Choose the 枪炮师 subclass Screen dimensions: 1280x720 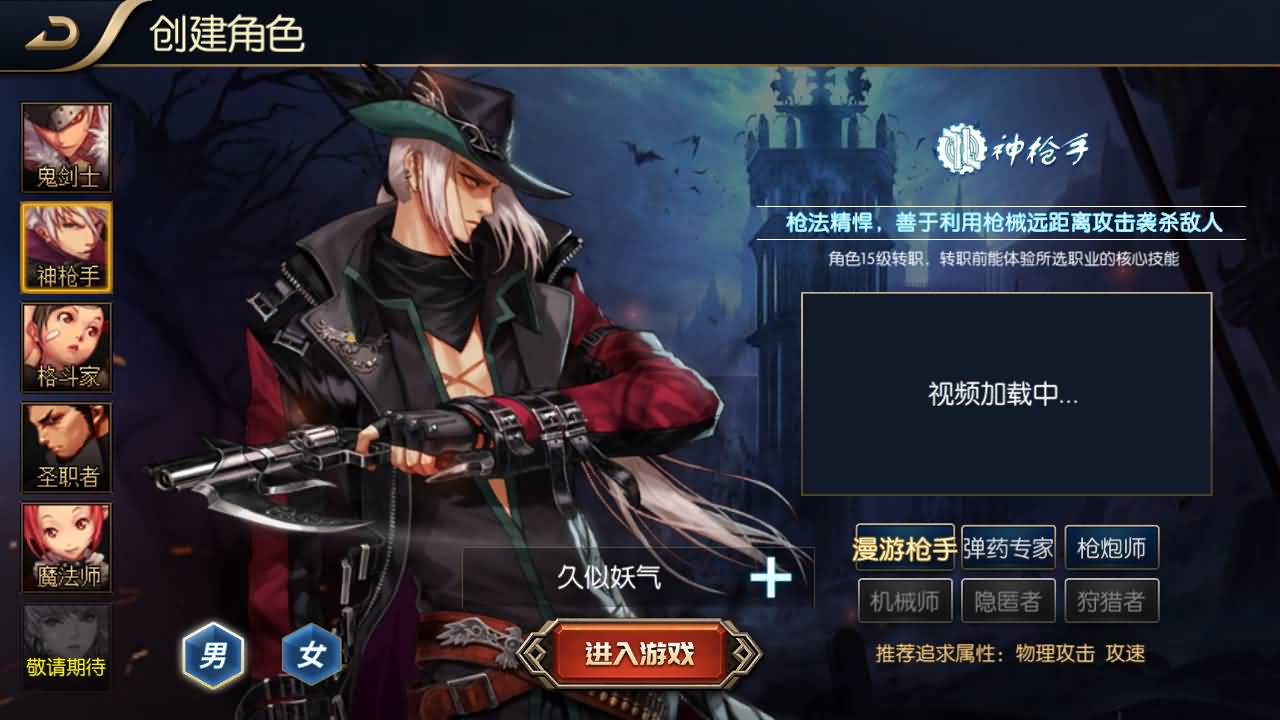pyautogui.click(x=1113, y=547)
